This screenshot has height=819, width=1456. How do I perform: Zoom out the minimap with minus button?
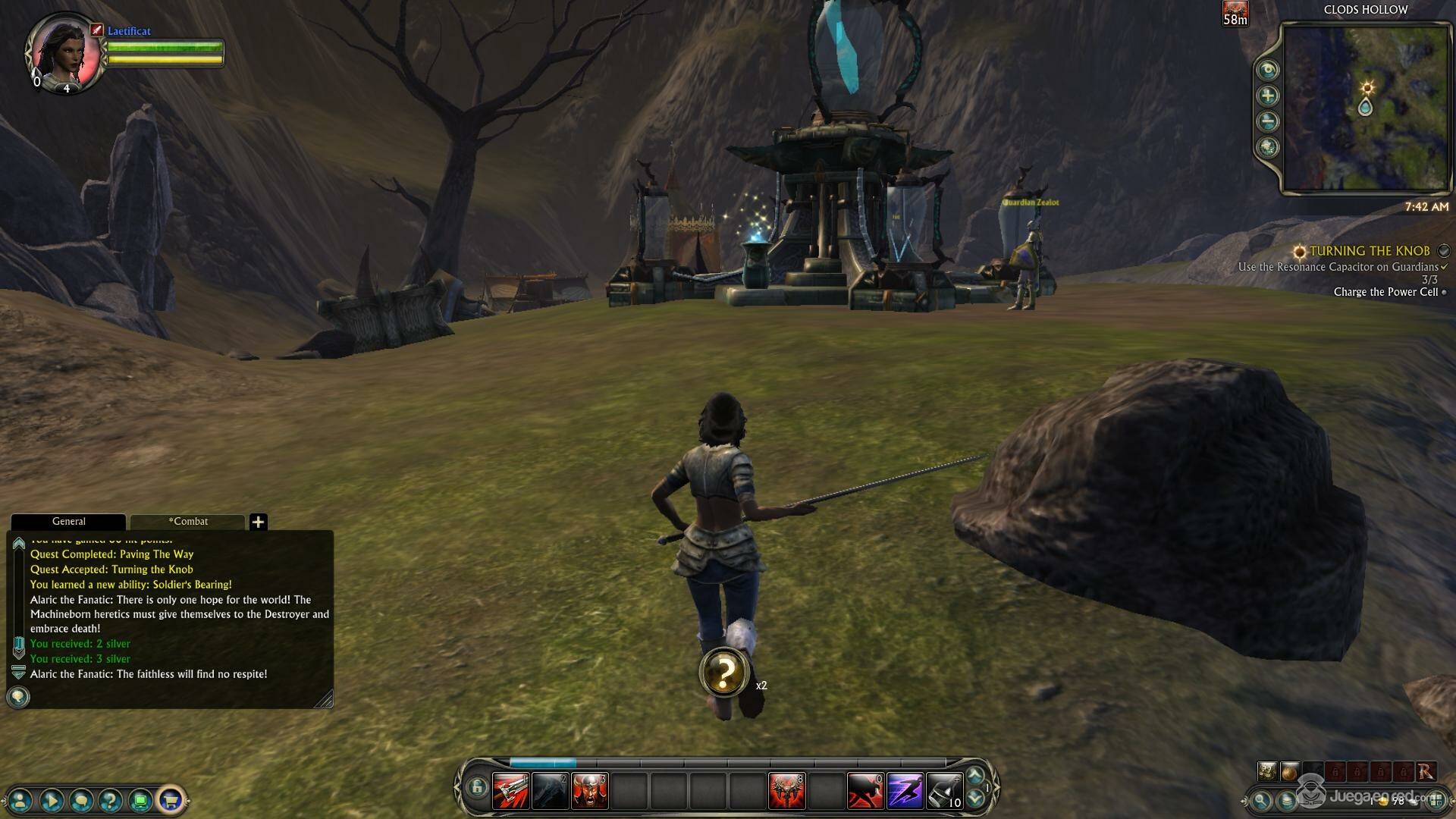1267,121
